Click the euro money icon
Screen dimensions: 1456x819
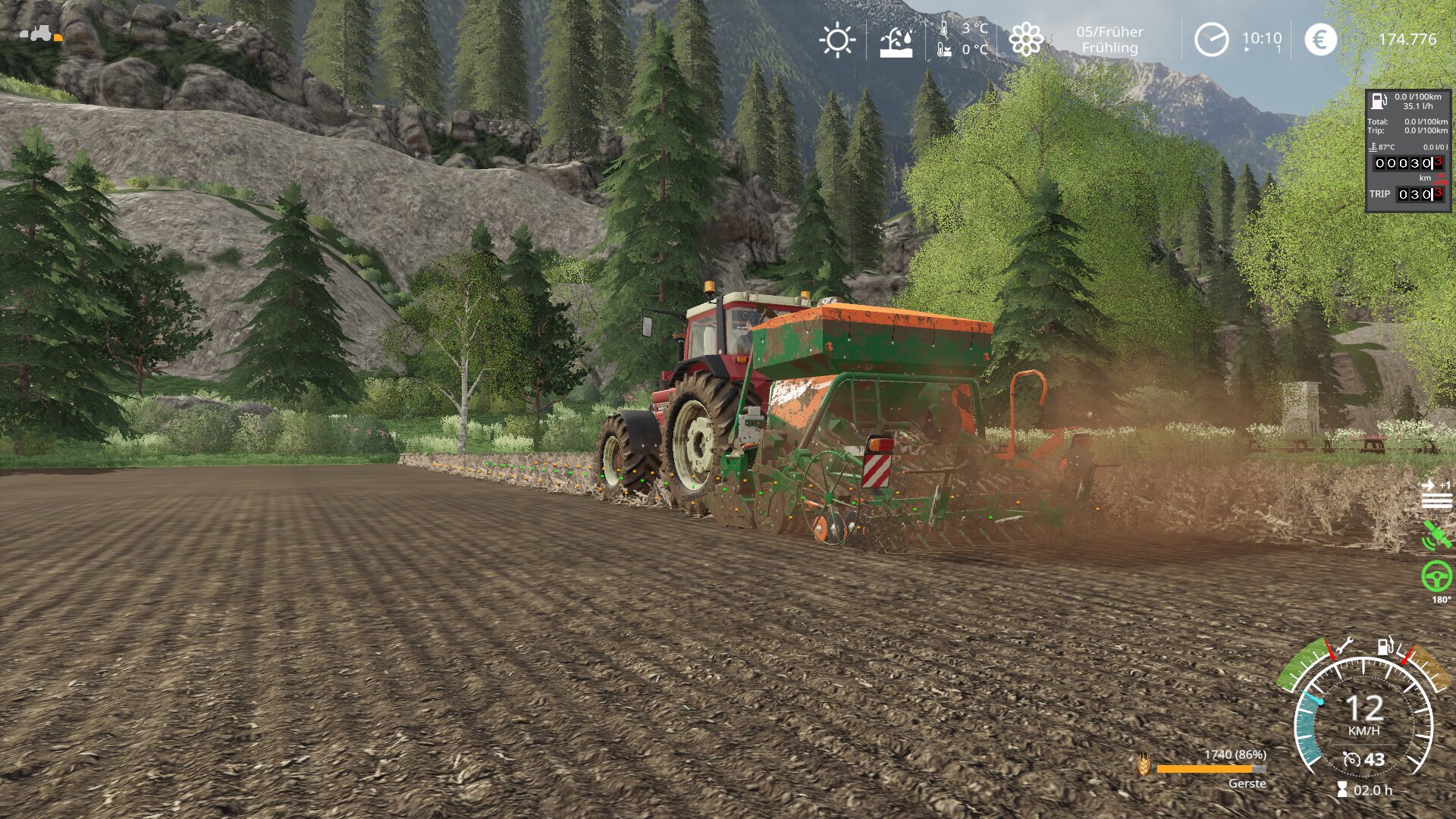coord(1320,39)
